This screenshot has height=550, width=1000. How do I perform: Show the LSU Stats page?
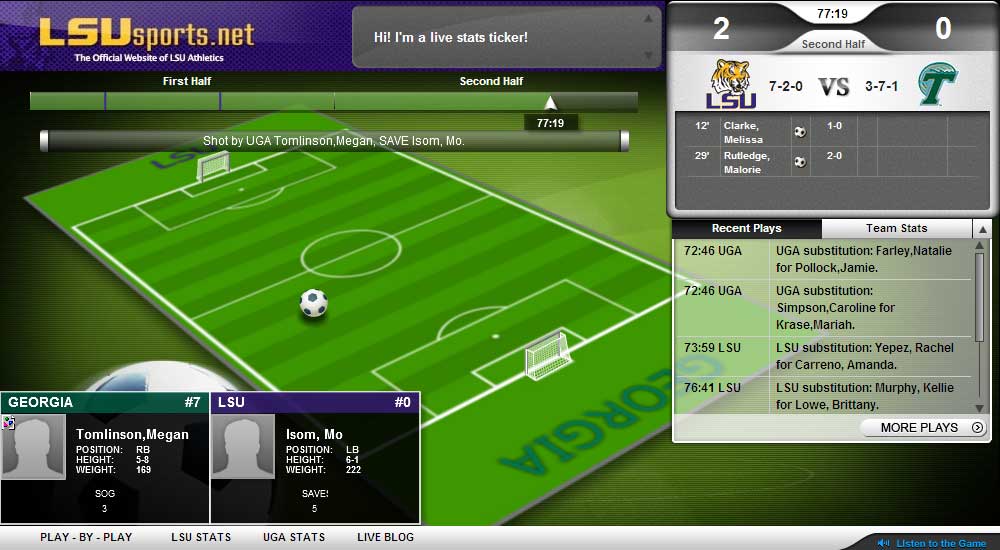point(201,537)
